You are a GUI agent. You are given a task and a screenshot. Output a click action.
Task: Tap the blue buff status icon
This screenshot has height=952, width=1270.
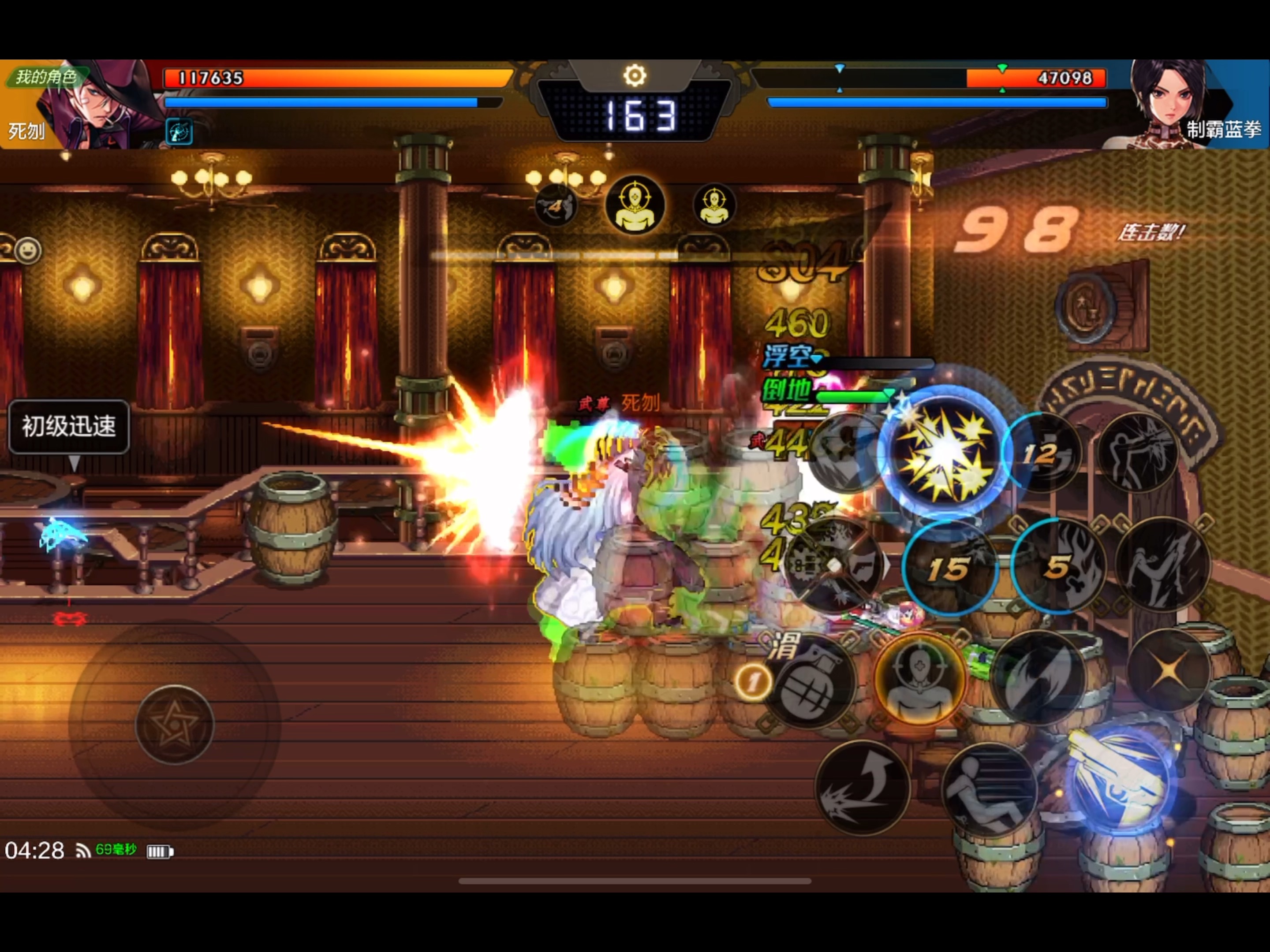point(179,131)
